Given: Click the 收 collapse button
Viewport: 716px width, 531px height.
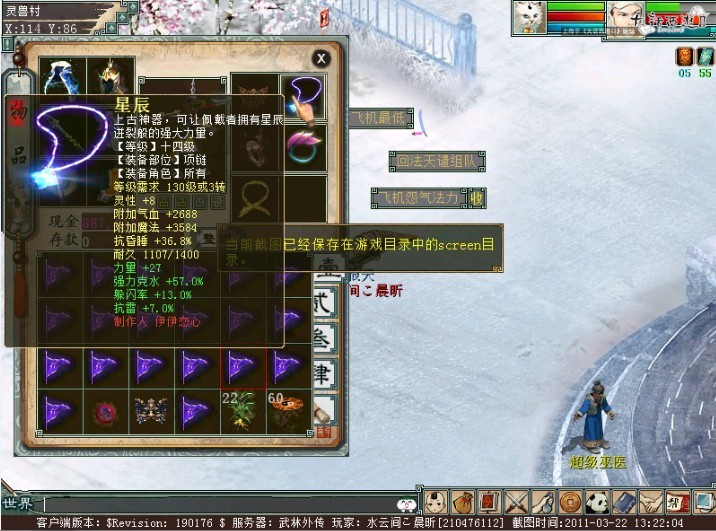Looking at the screenshot, I should click(x=477, y=198).
